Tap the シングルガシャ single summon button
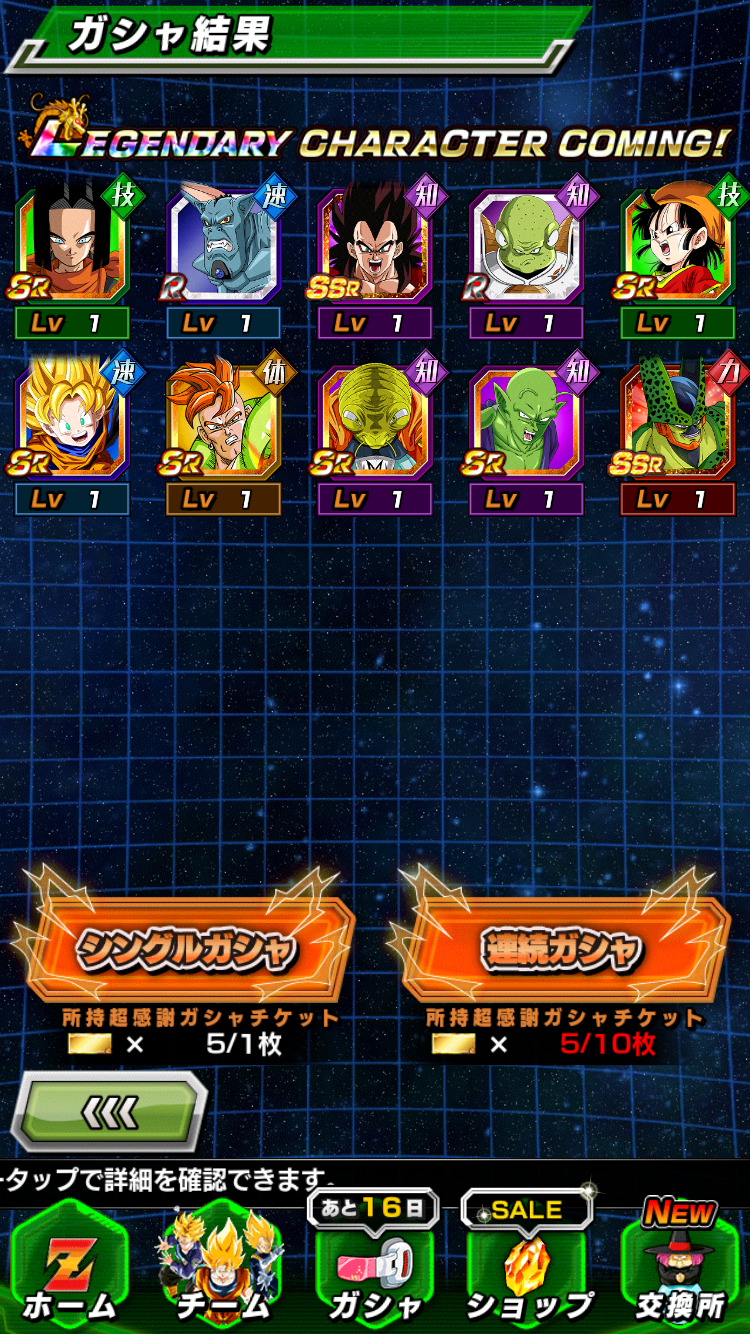This screenshot has height=1334, width=750. click(186, 949)
